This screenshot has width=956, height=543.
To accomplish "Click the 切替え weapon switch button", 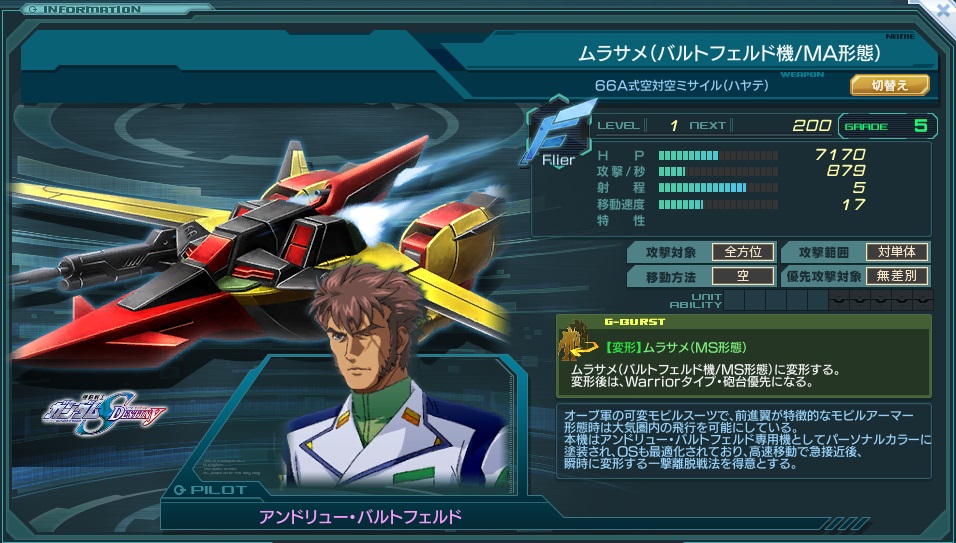I will [889, 85].
